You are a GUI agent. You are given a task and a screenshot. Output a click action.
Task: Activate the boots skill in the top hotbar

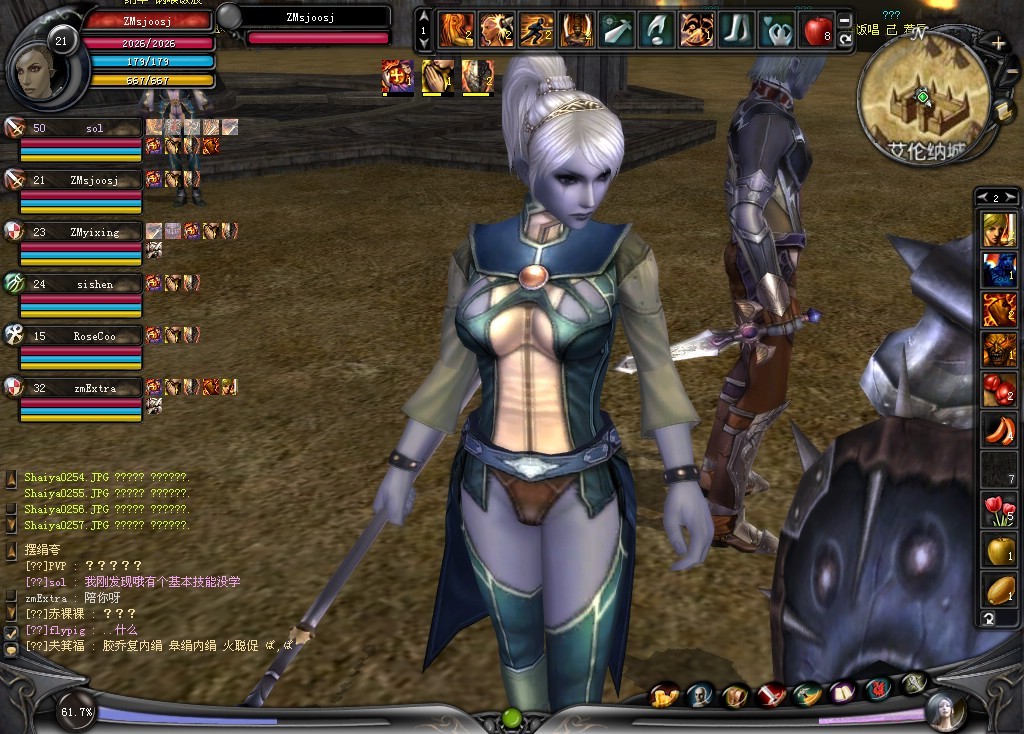pos(737,31)
